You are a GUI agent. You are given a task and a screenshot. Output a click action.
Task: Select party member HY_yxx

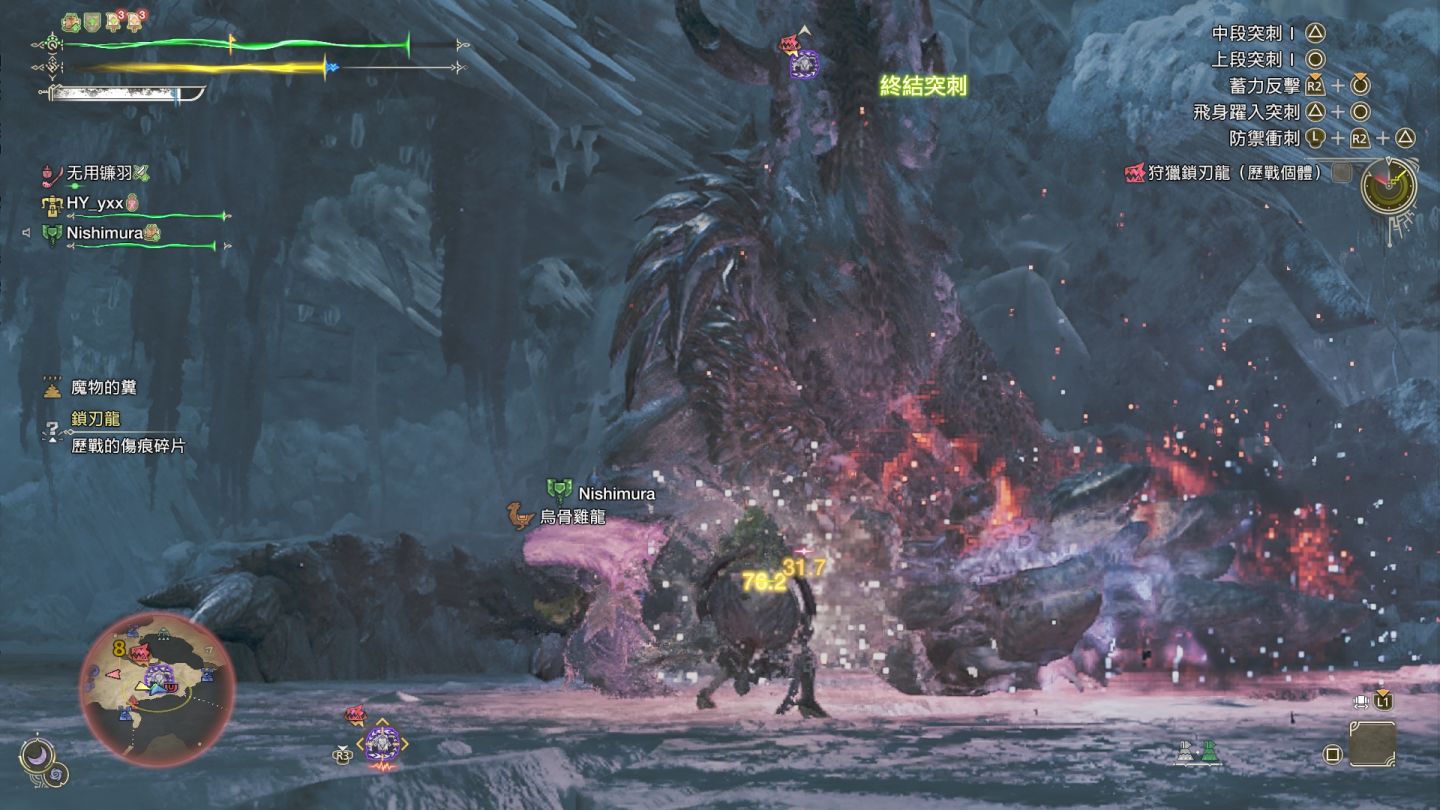point(95,204)
